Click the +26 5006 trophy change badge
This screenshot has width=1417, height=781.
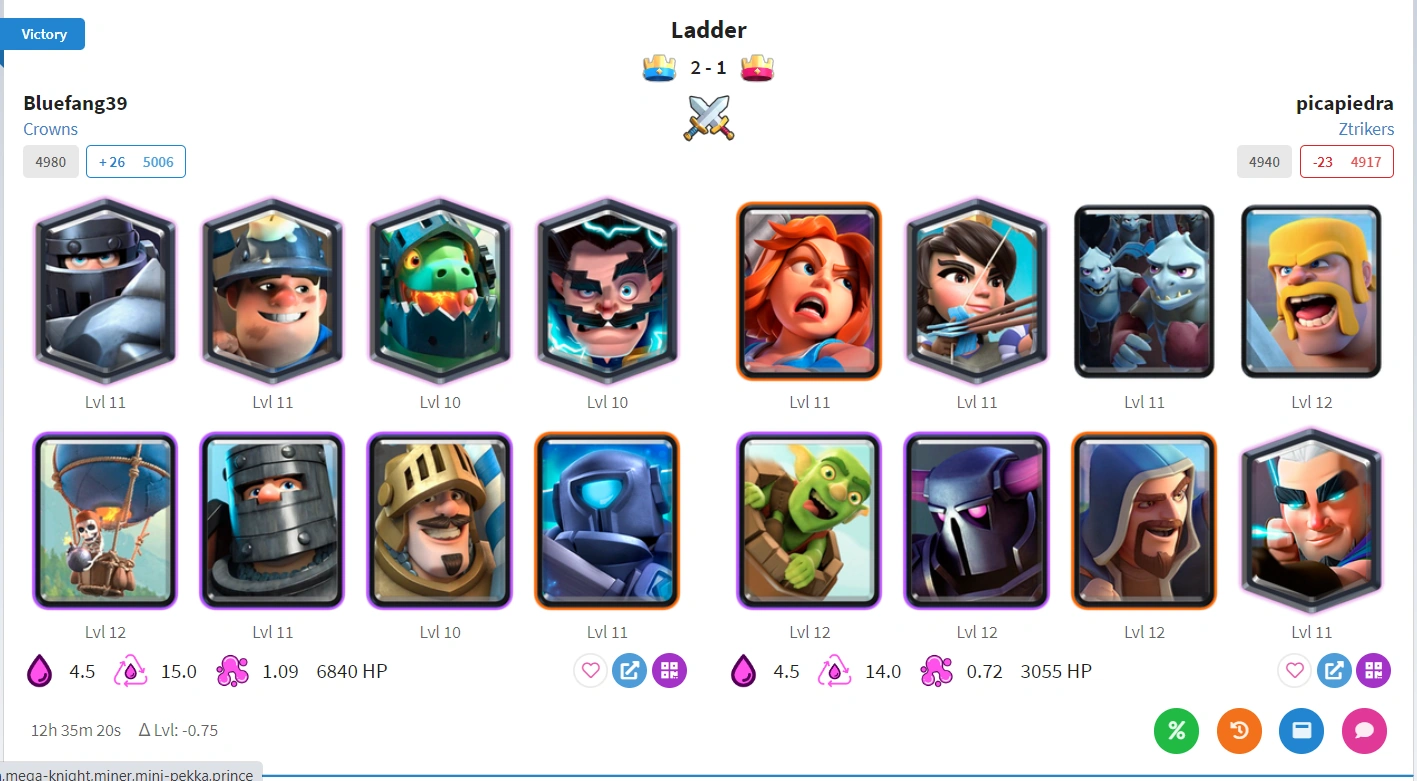pos(136,161)
